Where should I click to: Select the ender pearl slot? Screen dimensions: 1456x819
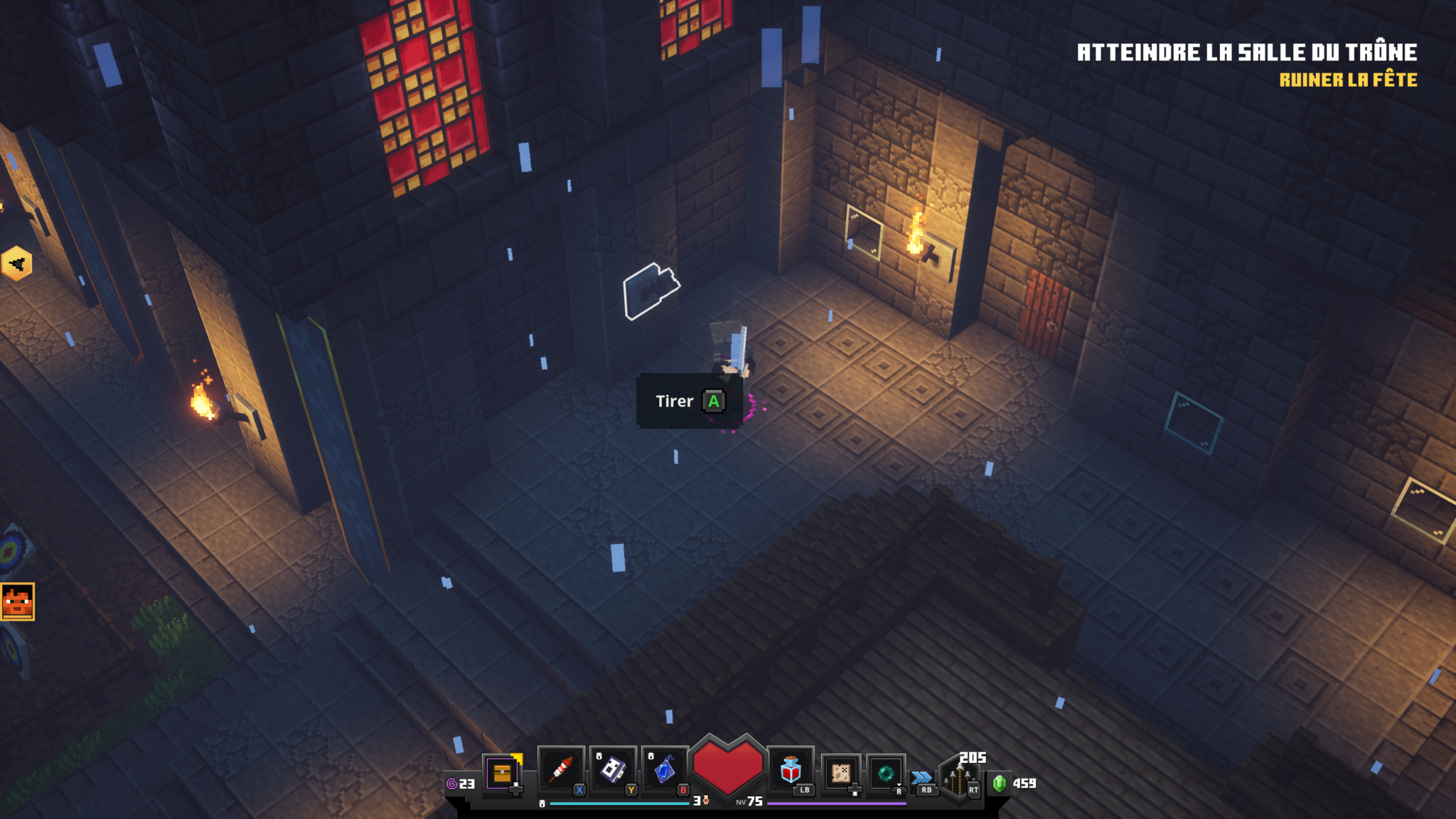[886, 773]
